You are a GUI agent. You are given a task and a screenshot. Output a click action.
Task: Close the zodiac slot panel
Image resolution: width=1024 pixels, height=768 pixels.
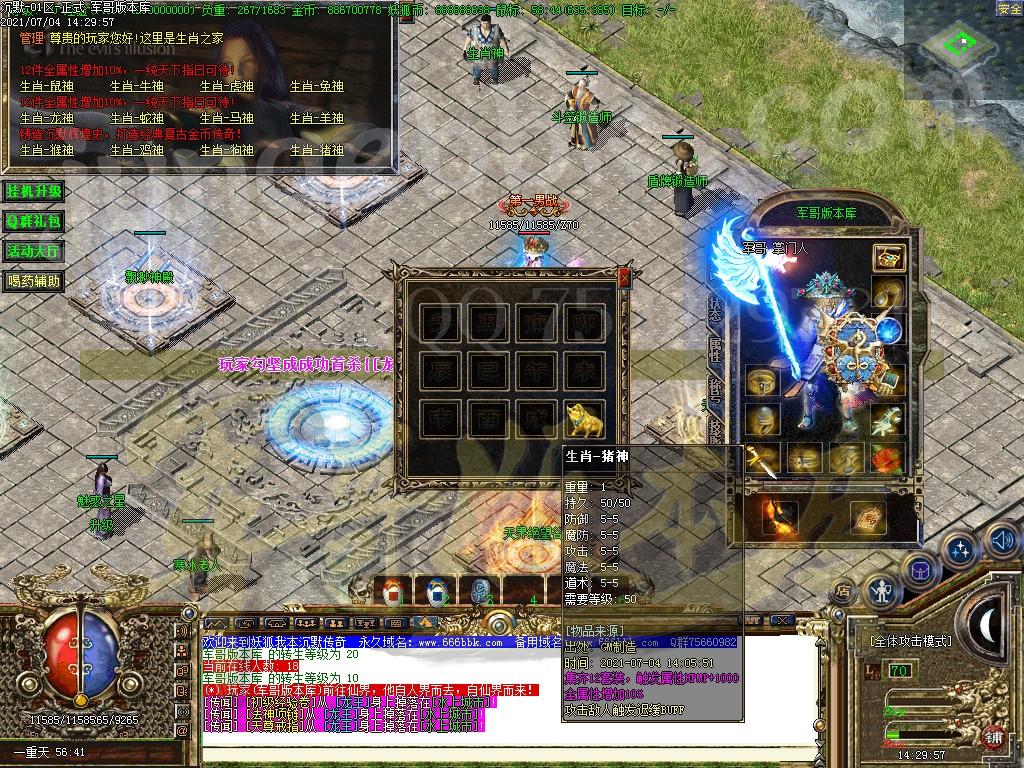[x=625, y=278]
